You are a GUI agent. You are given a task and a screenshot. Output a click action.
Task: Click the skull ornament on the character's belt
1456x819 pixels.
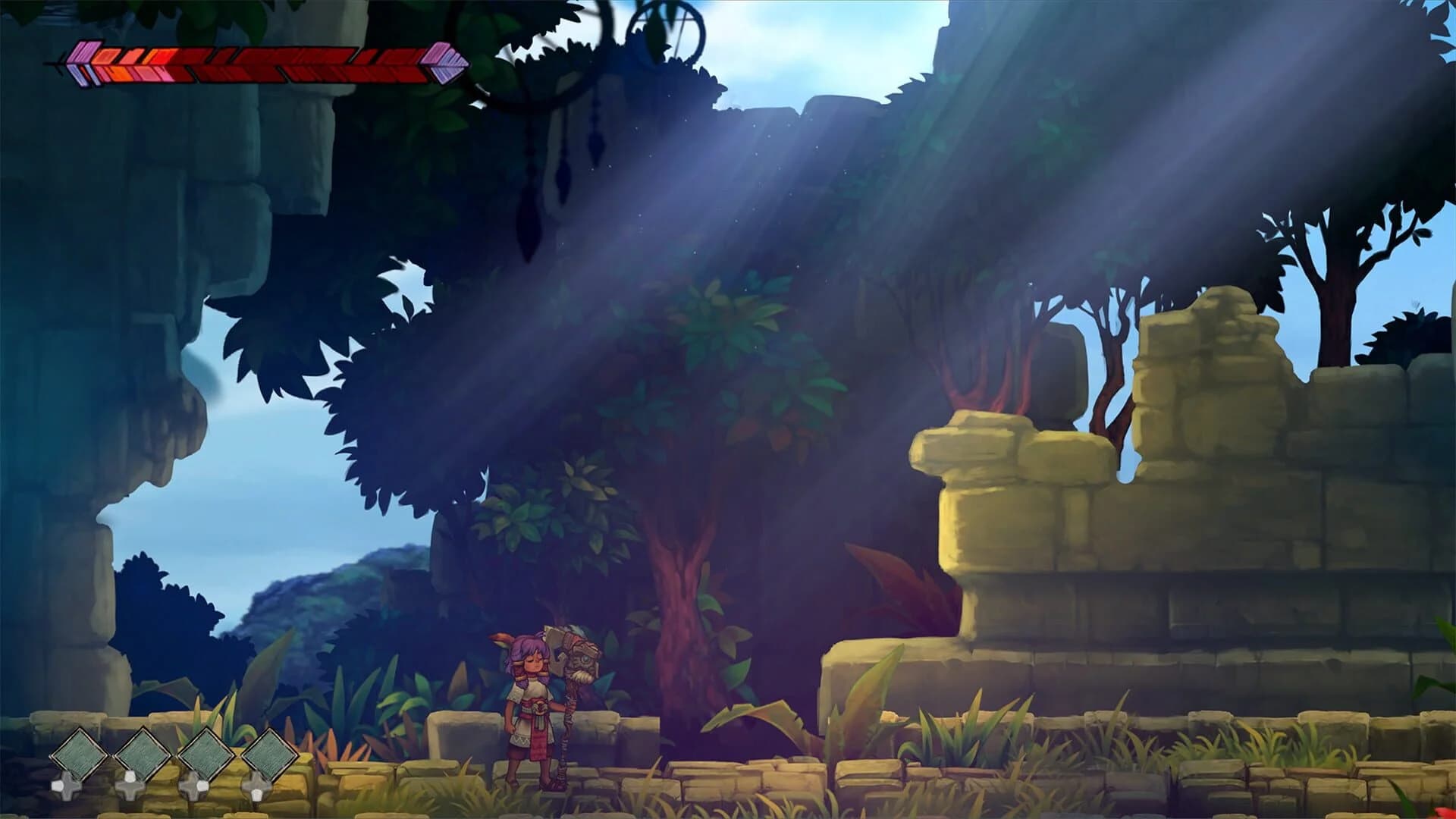[539, 708]
